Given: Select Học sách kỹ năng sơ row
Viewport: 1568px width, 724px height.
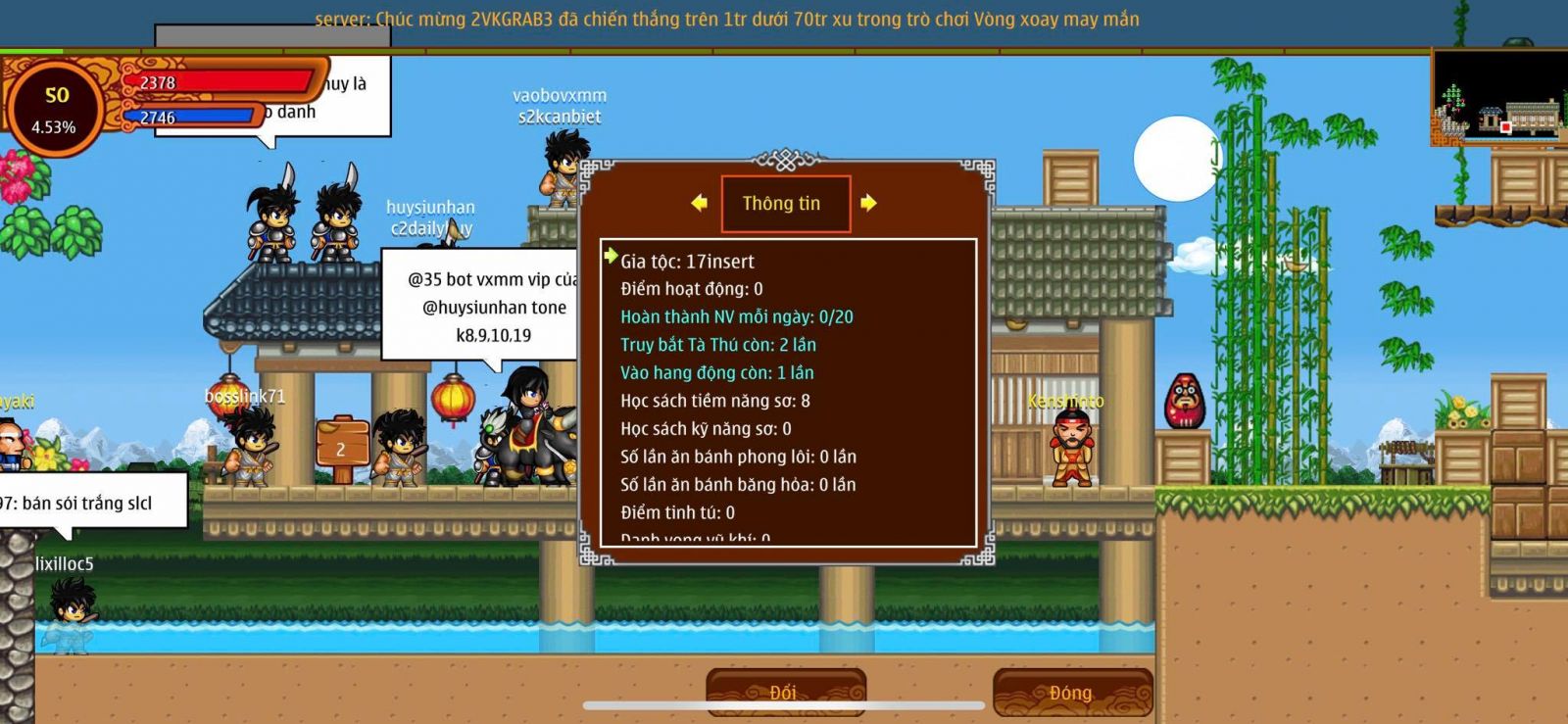Looking at the screenshot, I should click(x=706, y=429).
